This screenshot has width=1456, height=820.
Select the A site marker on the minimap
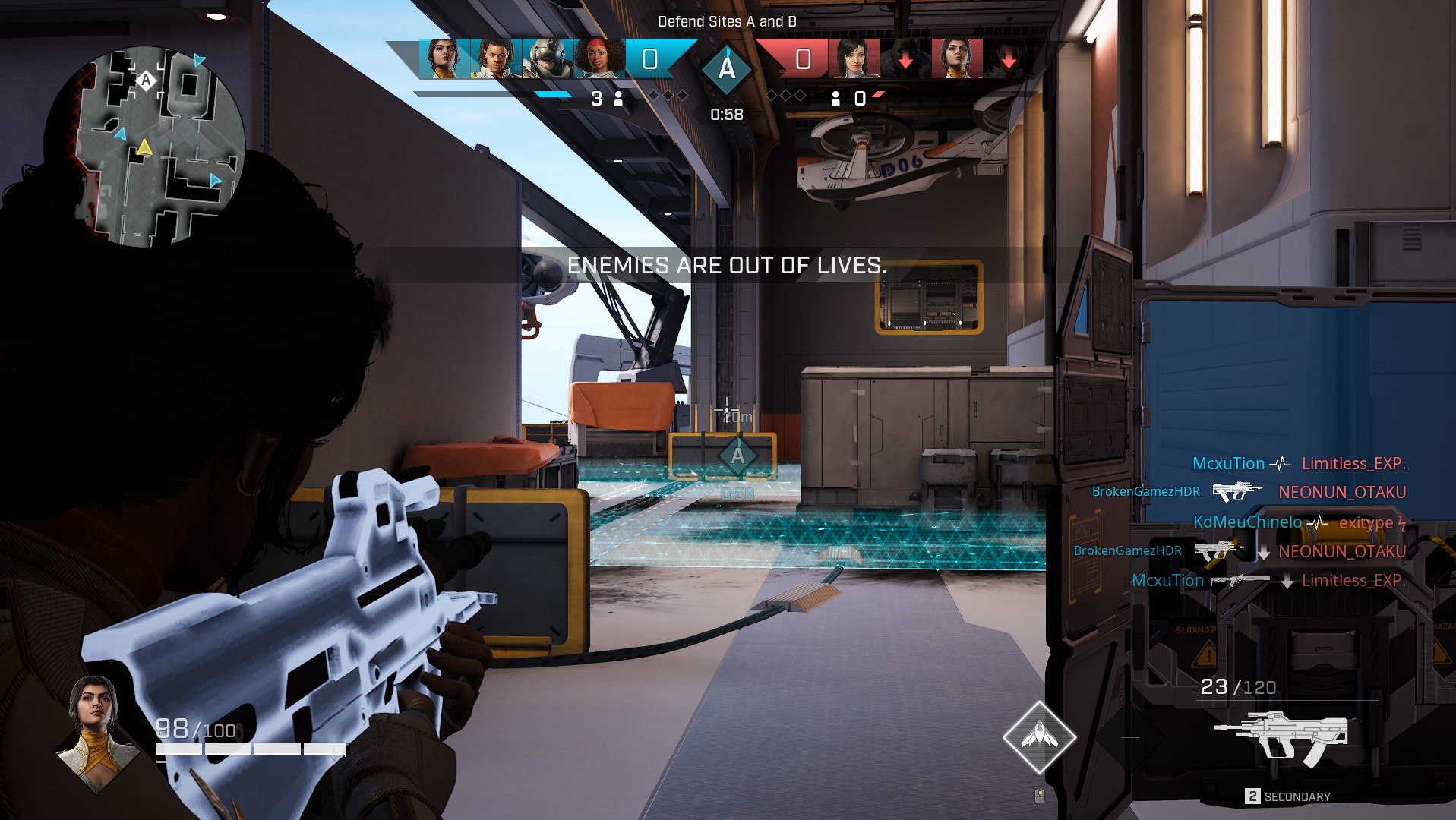pyautogui.click(x=146, y=80)
